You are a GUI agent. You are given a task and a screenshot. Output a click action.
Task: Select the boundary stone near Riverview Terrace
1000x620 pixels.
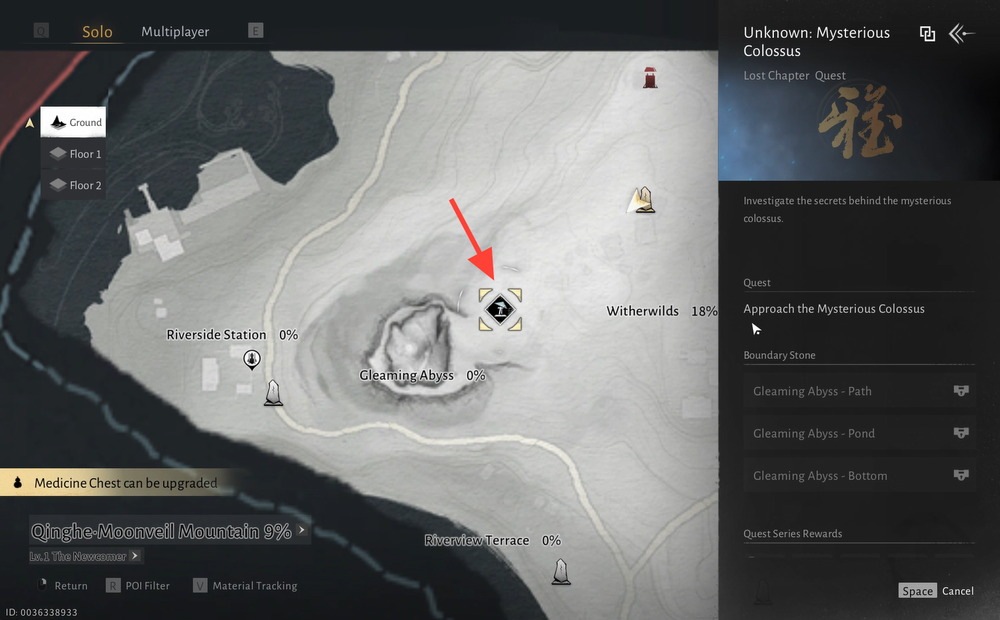point(562,571)
